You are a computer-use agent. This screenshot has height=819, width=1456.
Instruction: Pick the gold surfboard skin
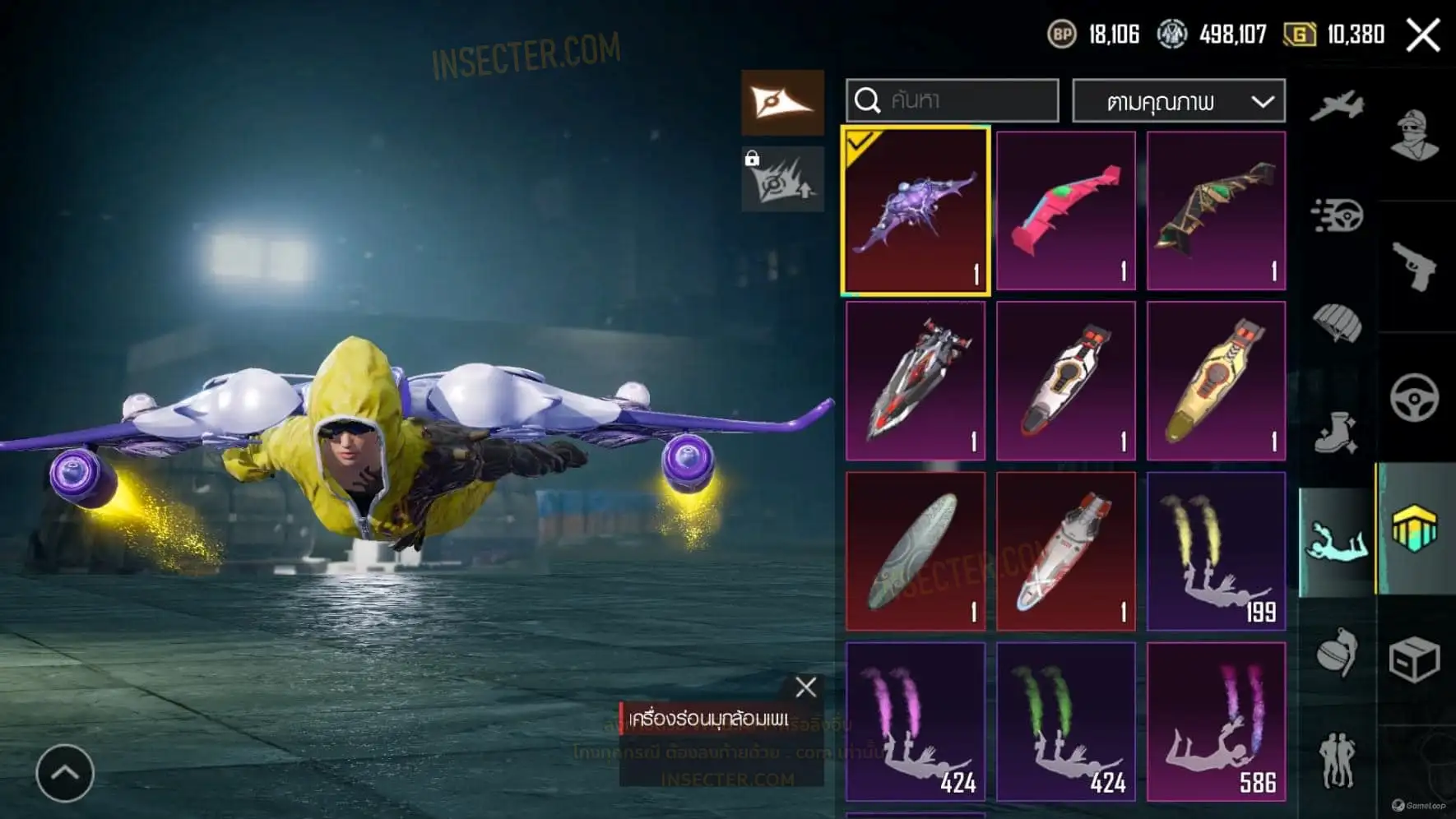click(x=1216, y=381)
